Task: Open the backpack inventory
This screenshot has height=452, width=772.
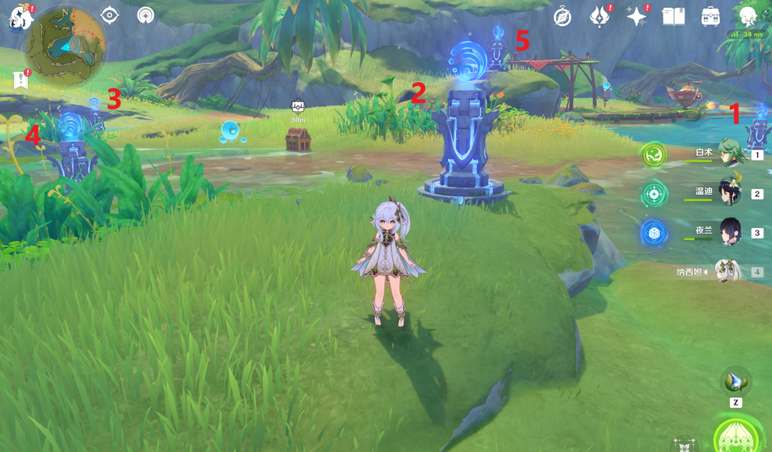Action: 711,16
